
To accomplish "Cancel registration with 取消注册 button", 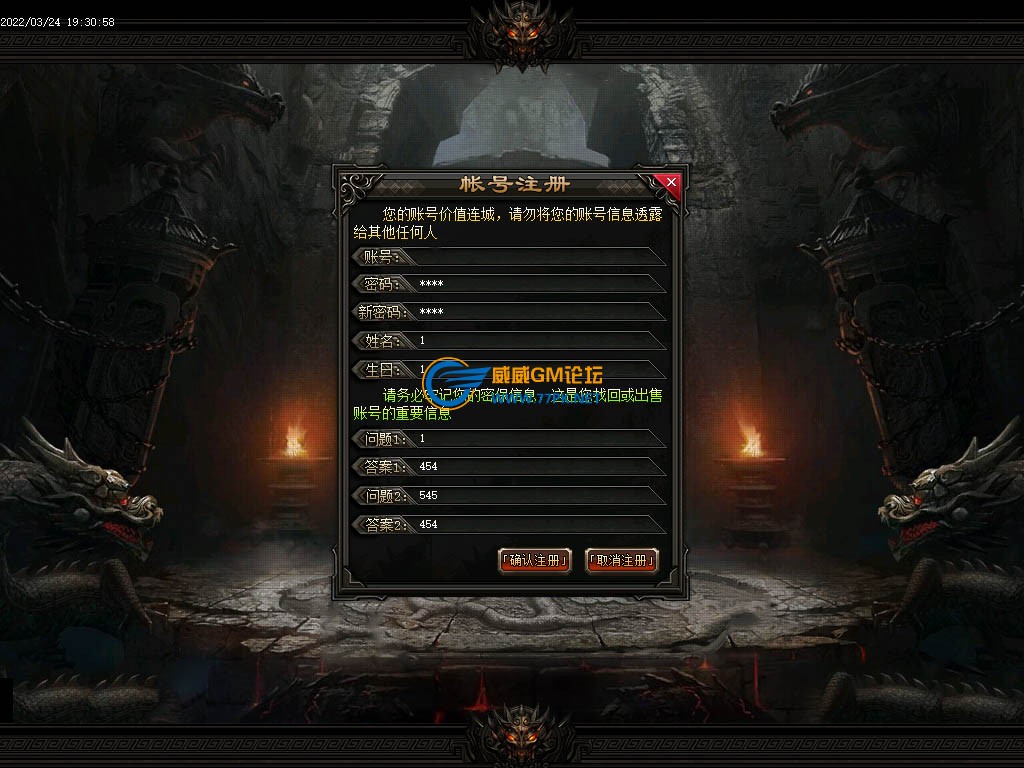I will tap(621, 560).
